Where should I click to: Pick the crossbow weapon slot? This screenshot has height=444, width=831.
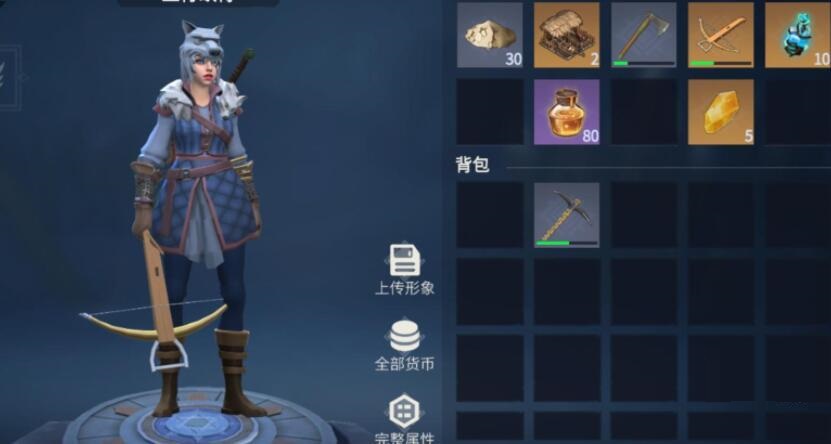coord(720,35)
